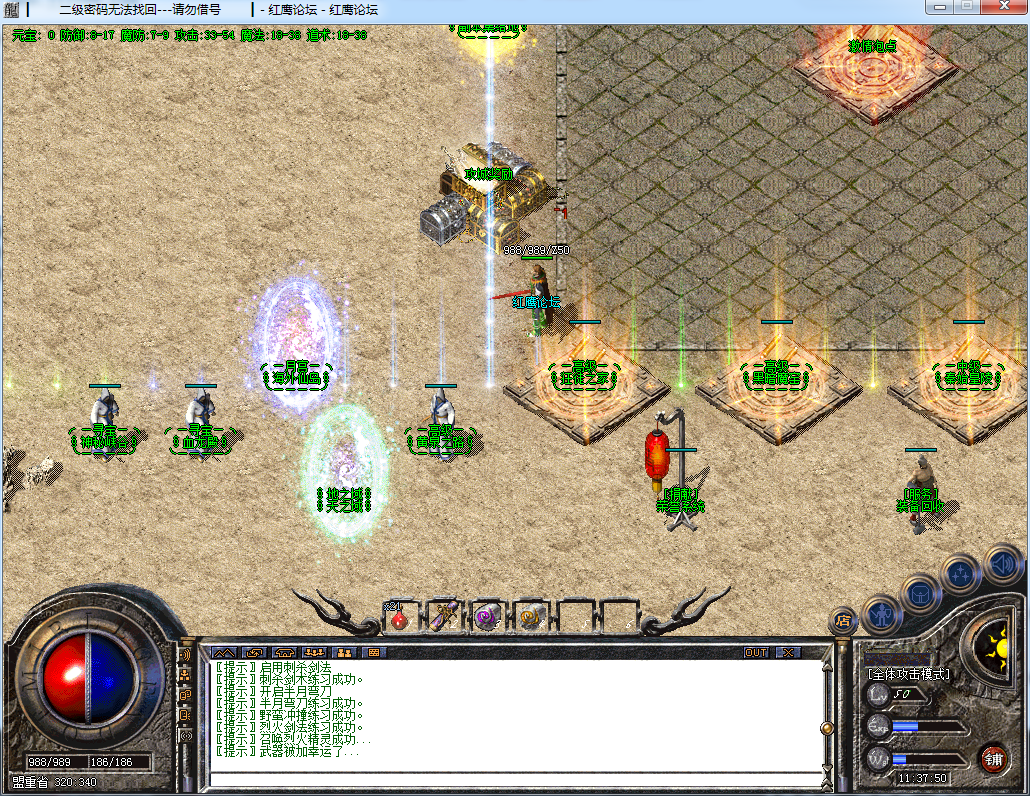Close via the X button above chat

[x=789, y=652]
